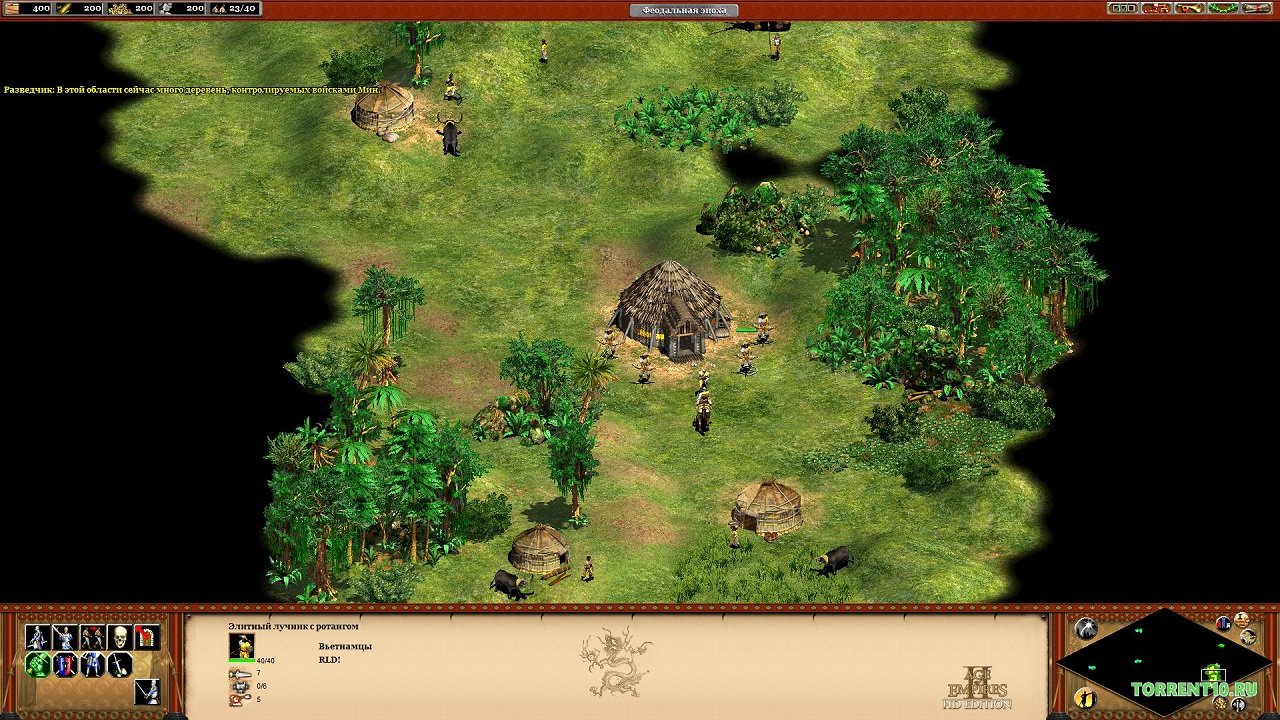Click the two-walking-men patrol command icon
Viewport: 1280px width, 720px height.
pos(92,637)
